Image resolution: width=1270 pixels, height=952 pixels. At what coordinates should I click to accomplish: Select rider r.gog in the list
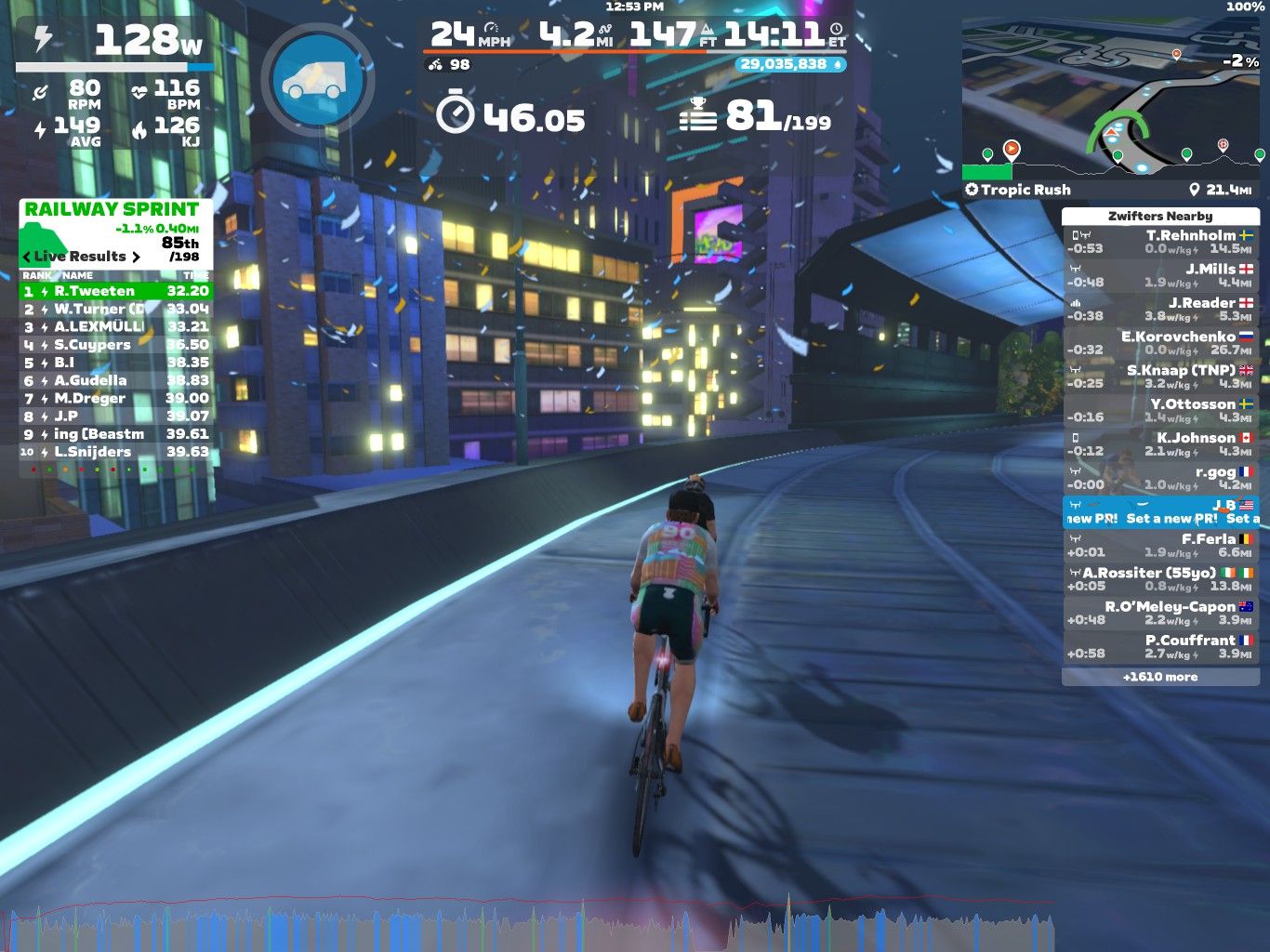pos(1160,478)
